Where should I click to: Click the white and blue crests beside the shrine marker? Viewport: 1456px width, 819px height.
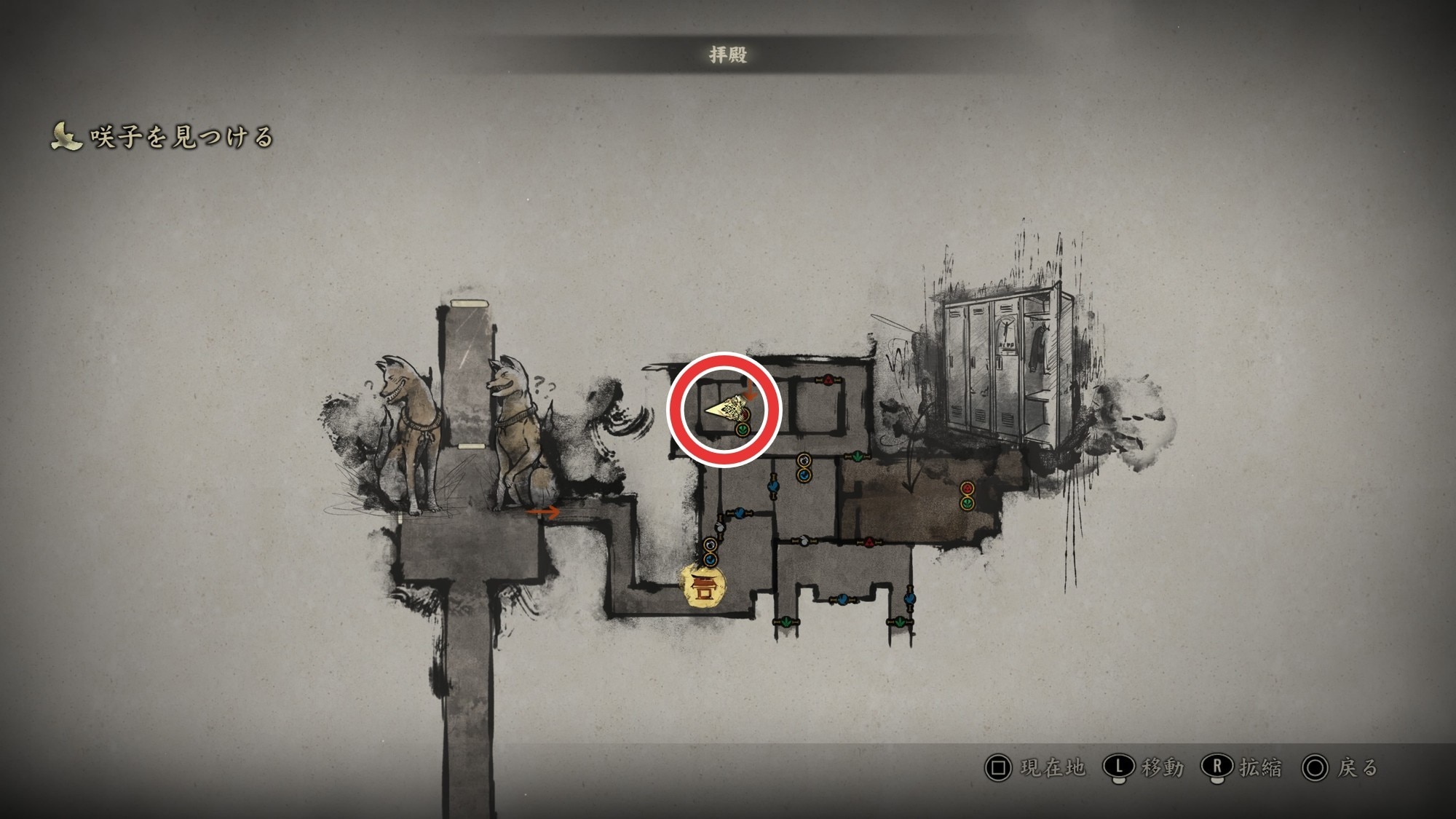coord(711,552)
